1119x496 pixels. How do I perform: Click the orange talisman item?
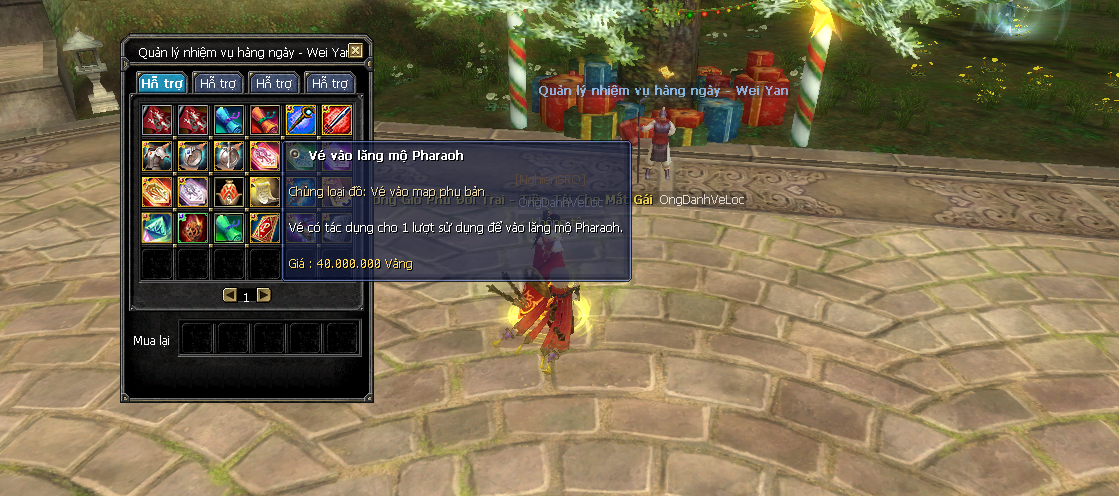coord(158,191)
